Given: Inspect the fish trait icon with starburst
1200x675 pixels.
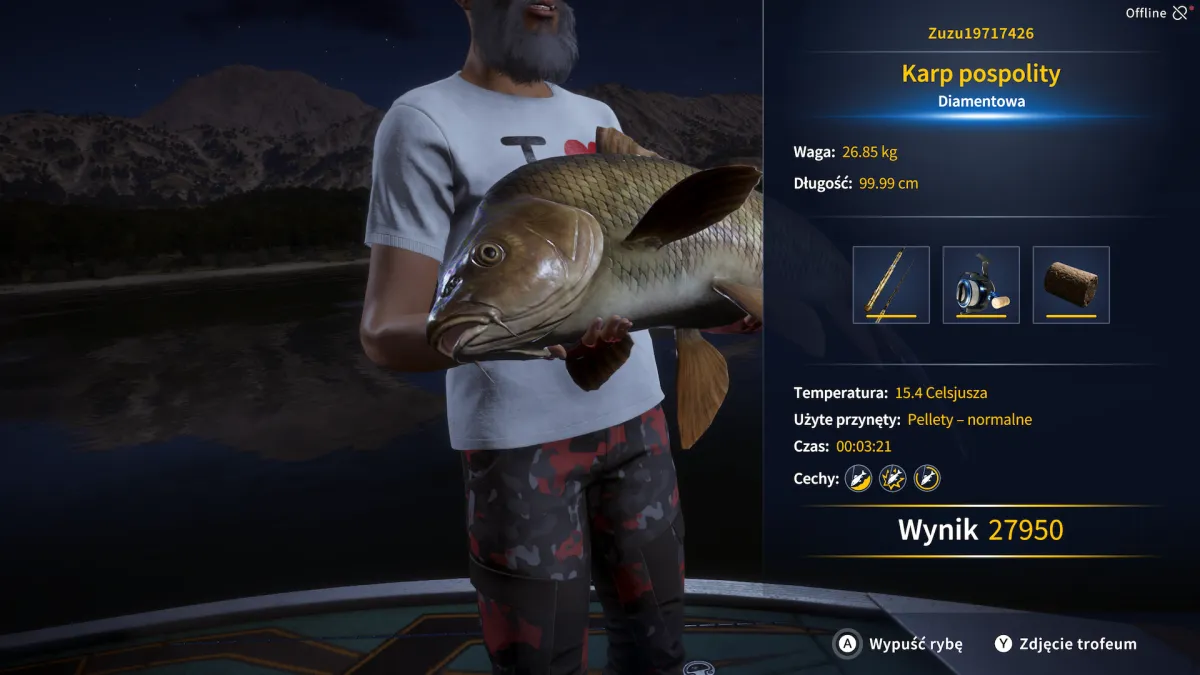Looking at the screenshot, I should 892,478.
